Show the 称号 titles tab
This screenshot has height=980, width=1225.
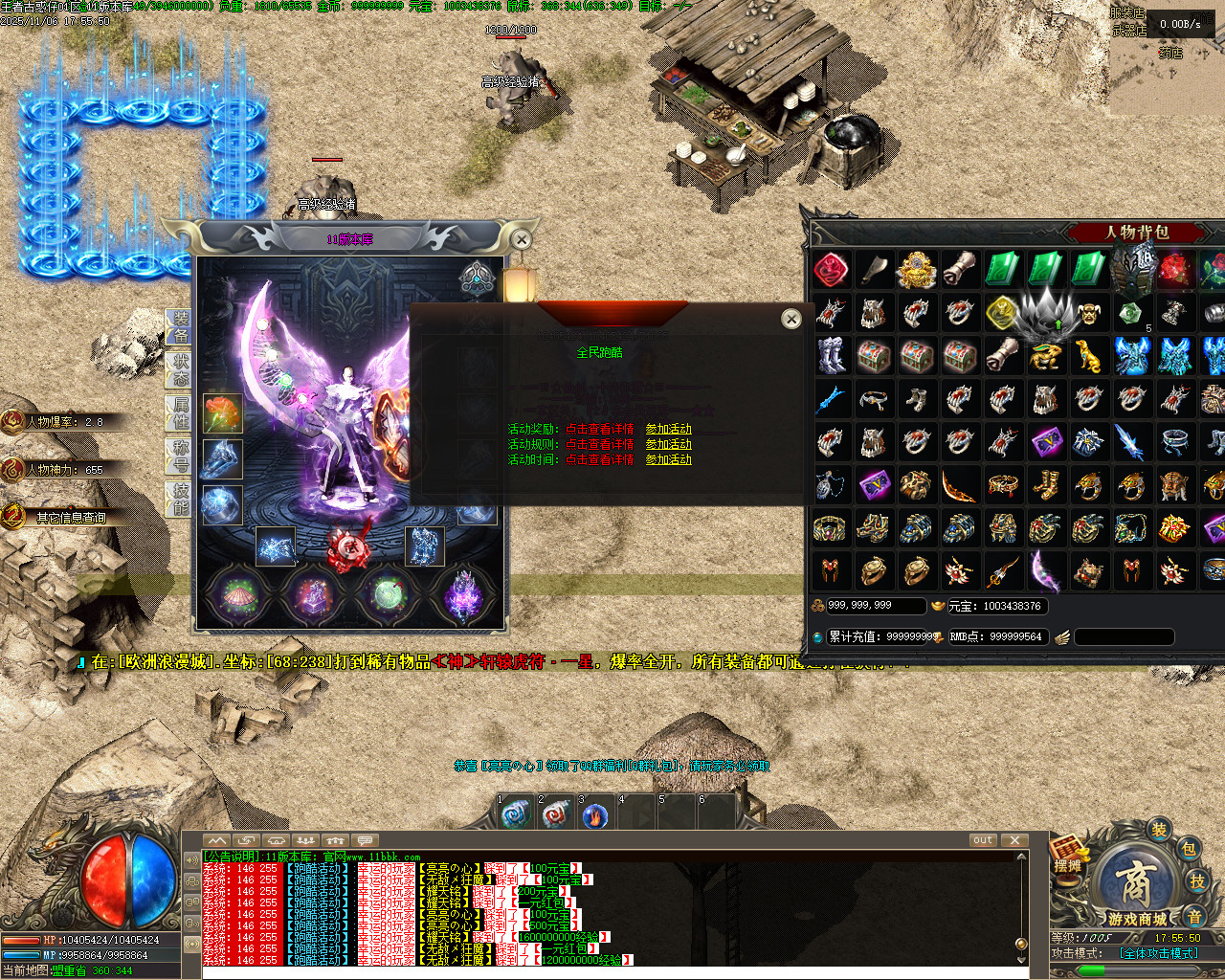(181, 456)
